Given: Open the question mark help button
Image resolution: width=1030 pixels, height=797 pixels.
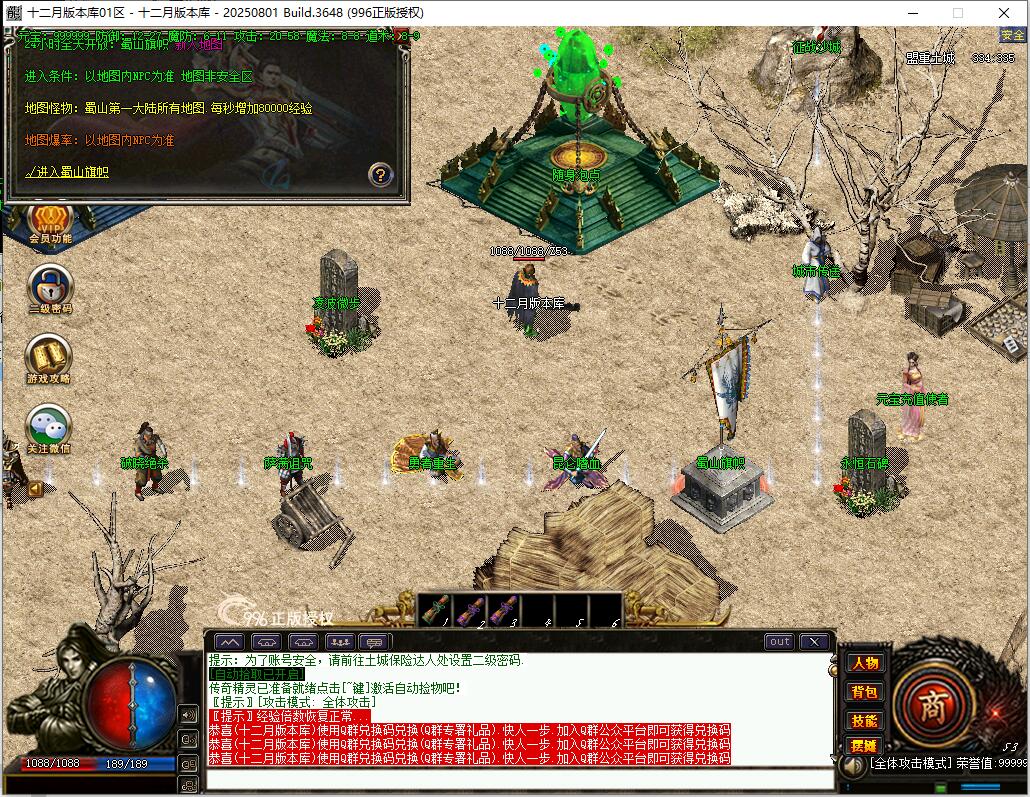Looking at the screenshot, I should click(x=380, y=175).
